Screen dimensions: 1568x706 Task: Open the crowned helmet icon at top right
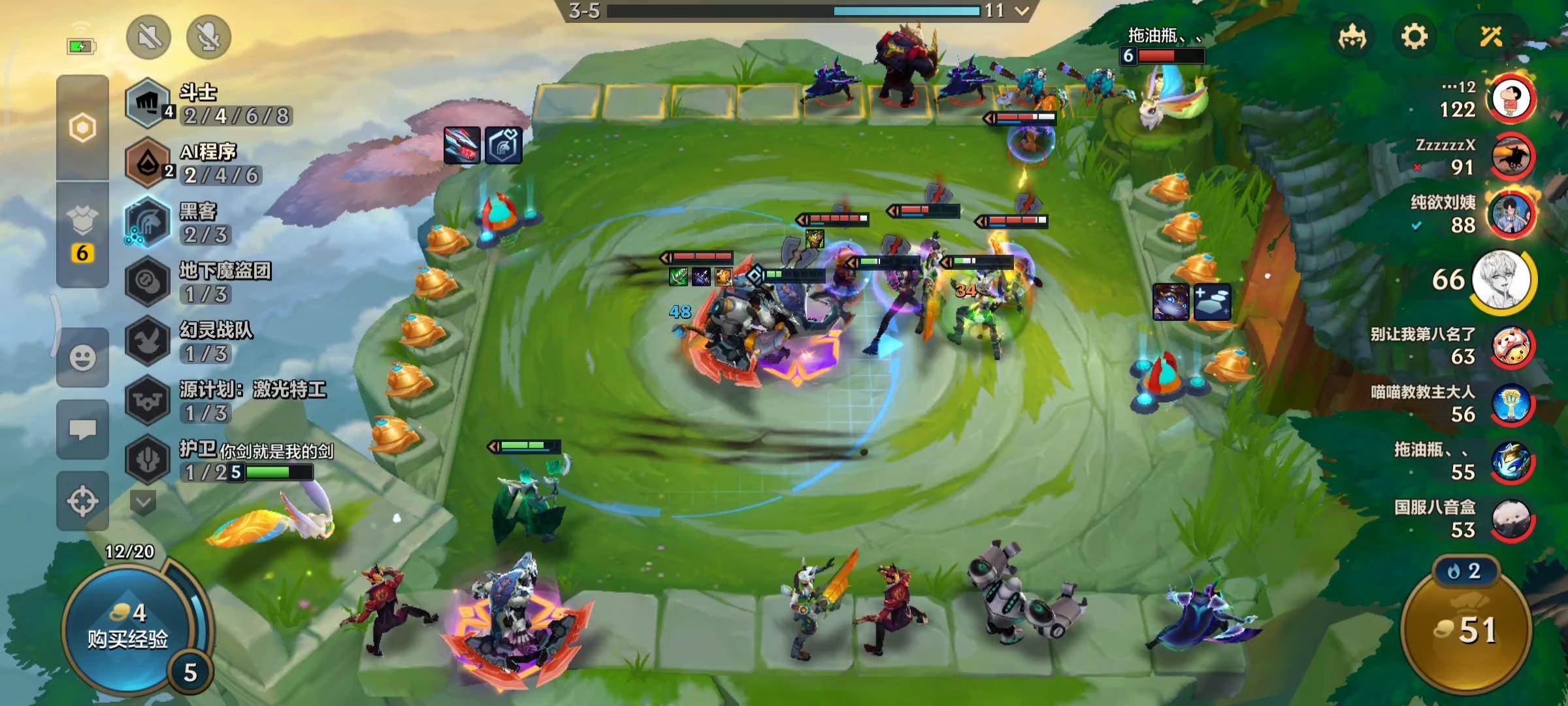point(1352,37)
